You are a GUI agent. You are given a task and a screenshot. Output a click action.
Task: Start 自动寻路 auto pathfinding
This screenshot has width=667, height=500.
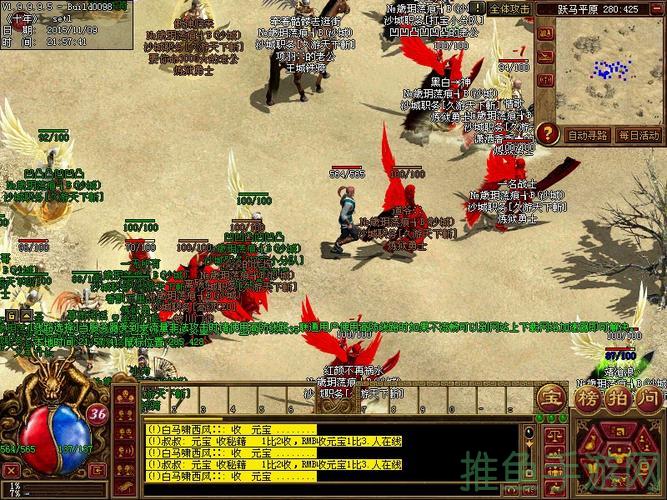[x=587, y=135]
